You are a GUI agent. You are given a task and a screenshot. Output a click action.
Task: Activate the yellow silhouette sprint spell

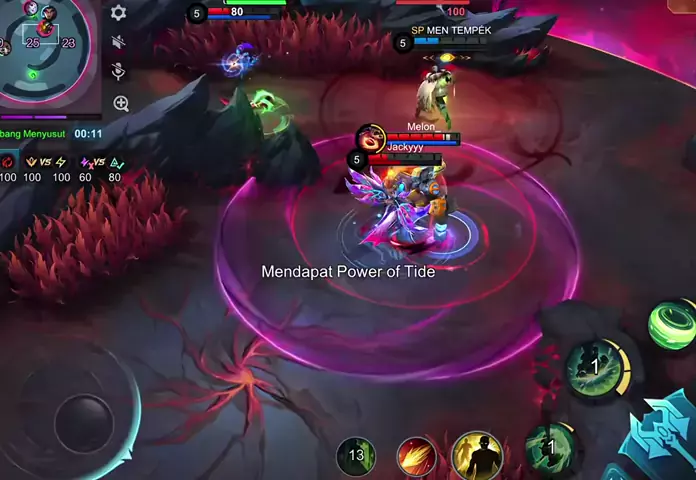477,456
